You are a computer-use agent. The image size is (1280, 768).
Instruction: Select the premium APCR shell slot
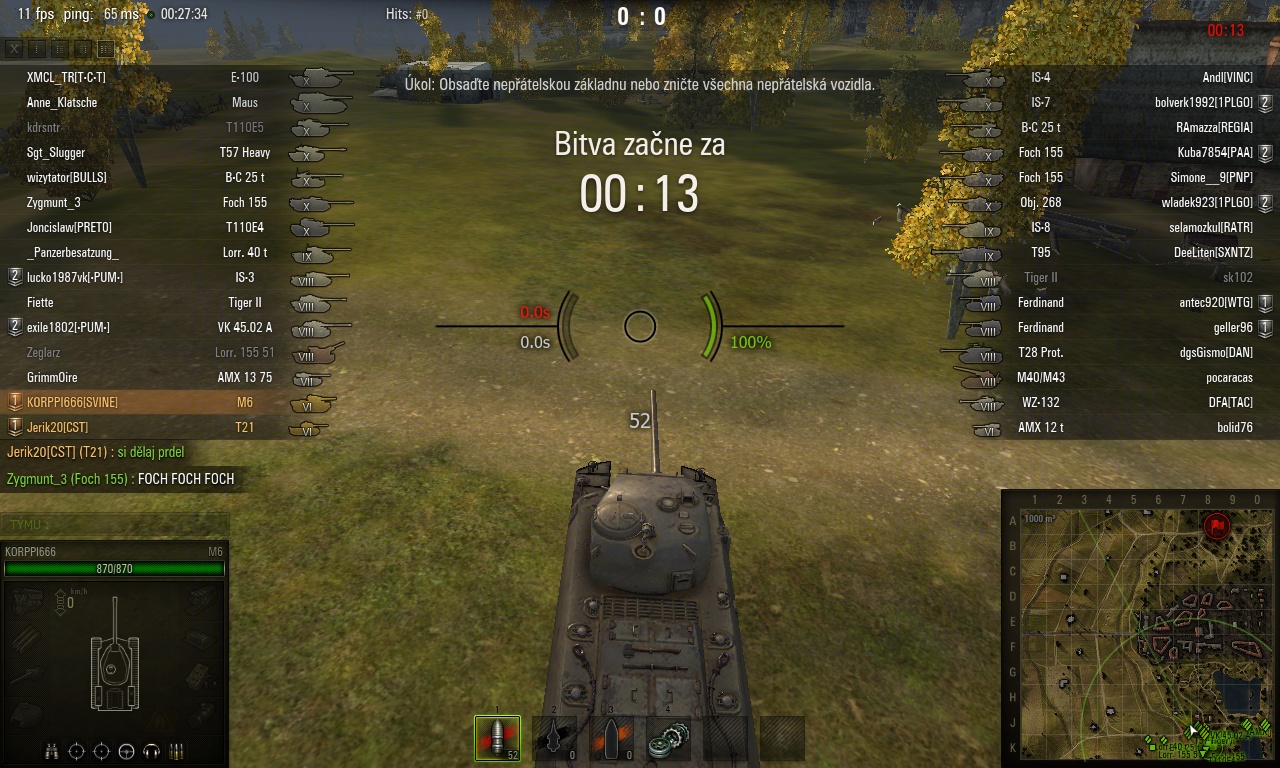click(x=554, y=739)
